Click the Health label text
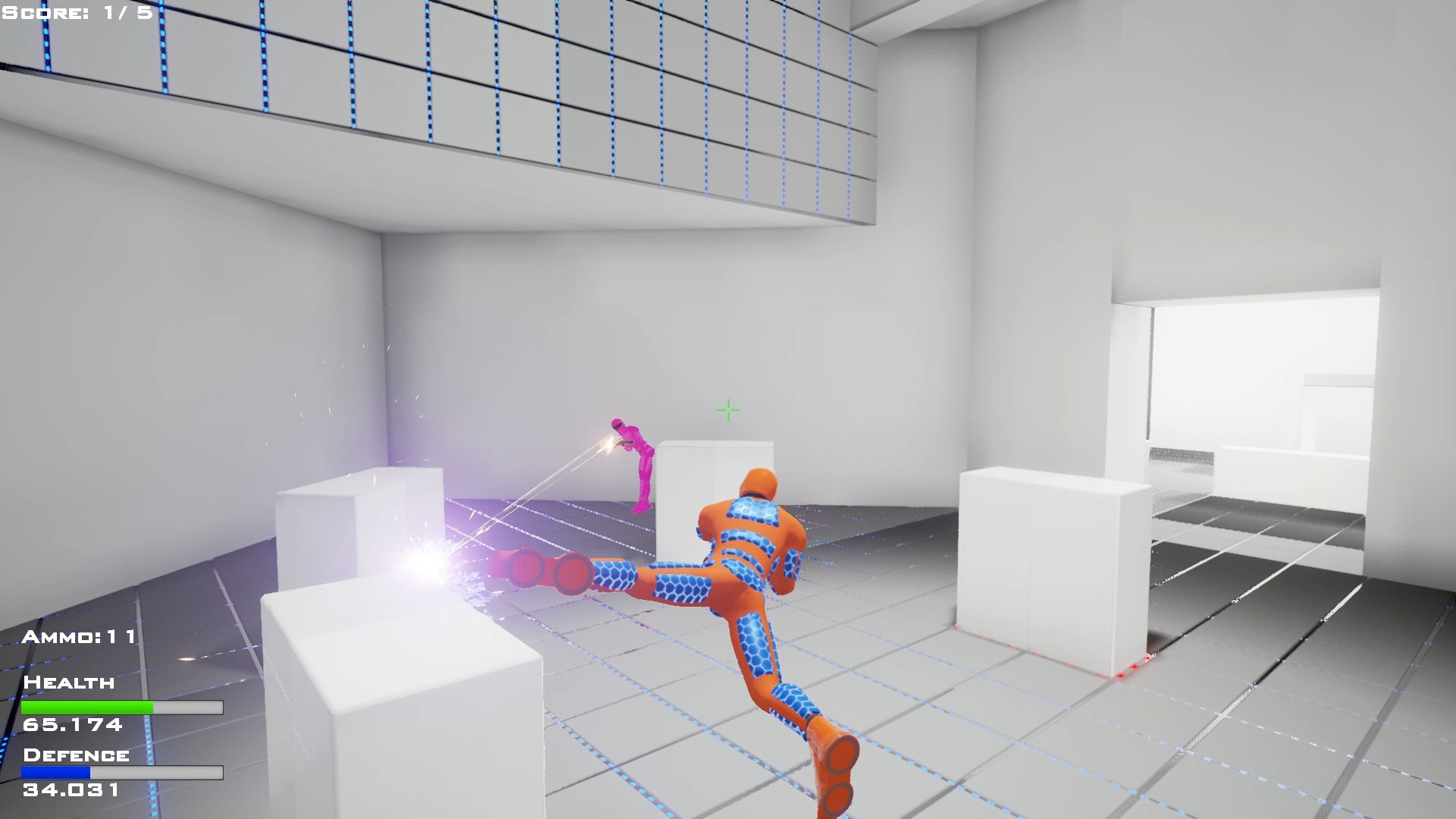The image size is (1456, 819). tap(68, 682)
